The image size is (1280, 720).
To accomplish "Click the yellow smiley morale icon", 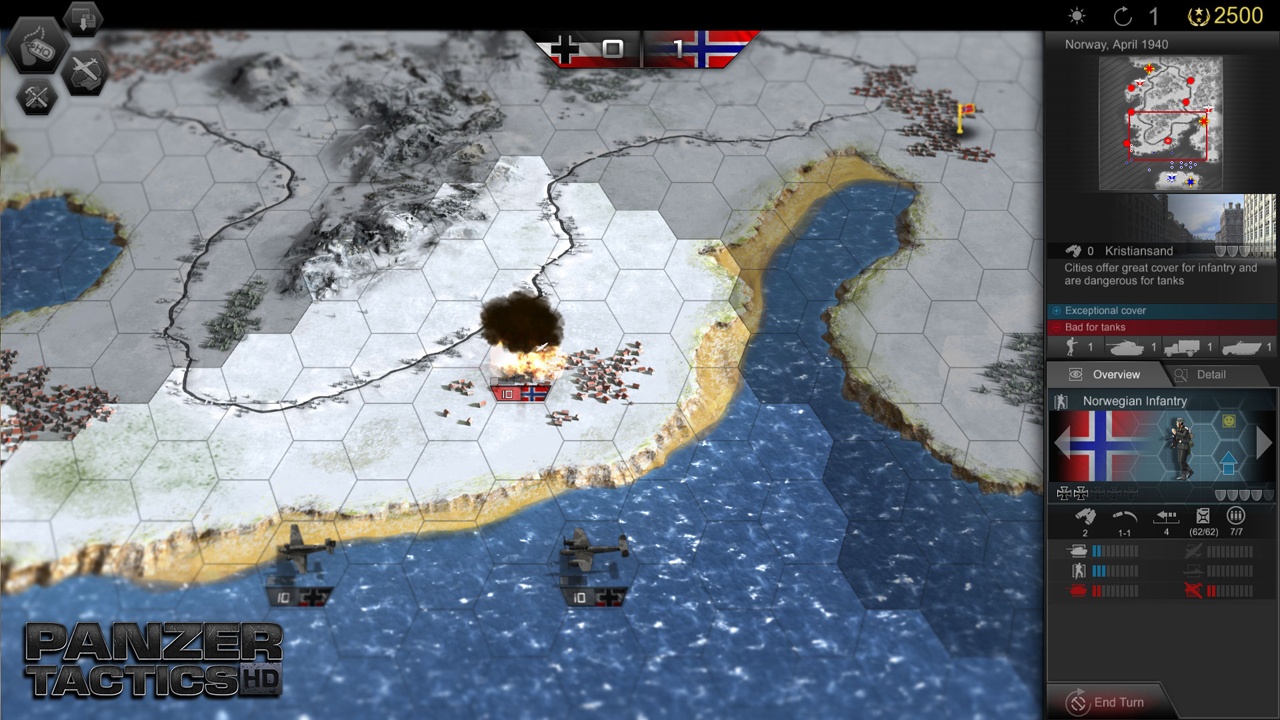I will [x=1229, y=423].
